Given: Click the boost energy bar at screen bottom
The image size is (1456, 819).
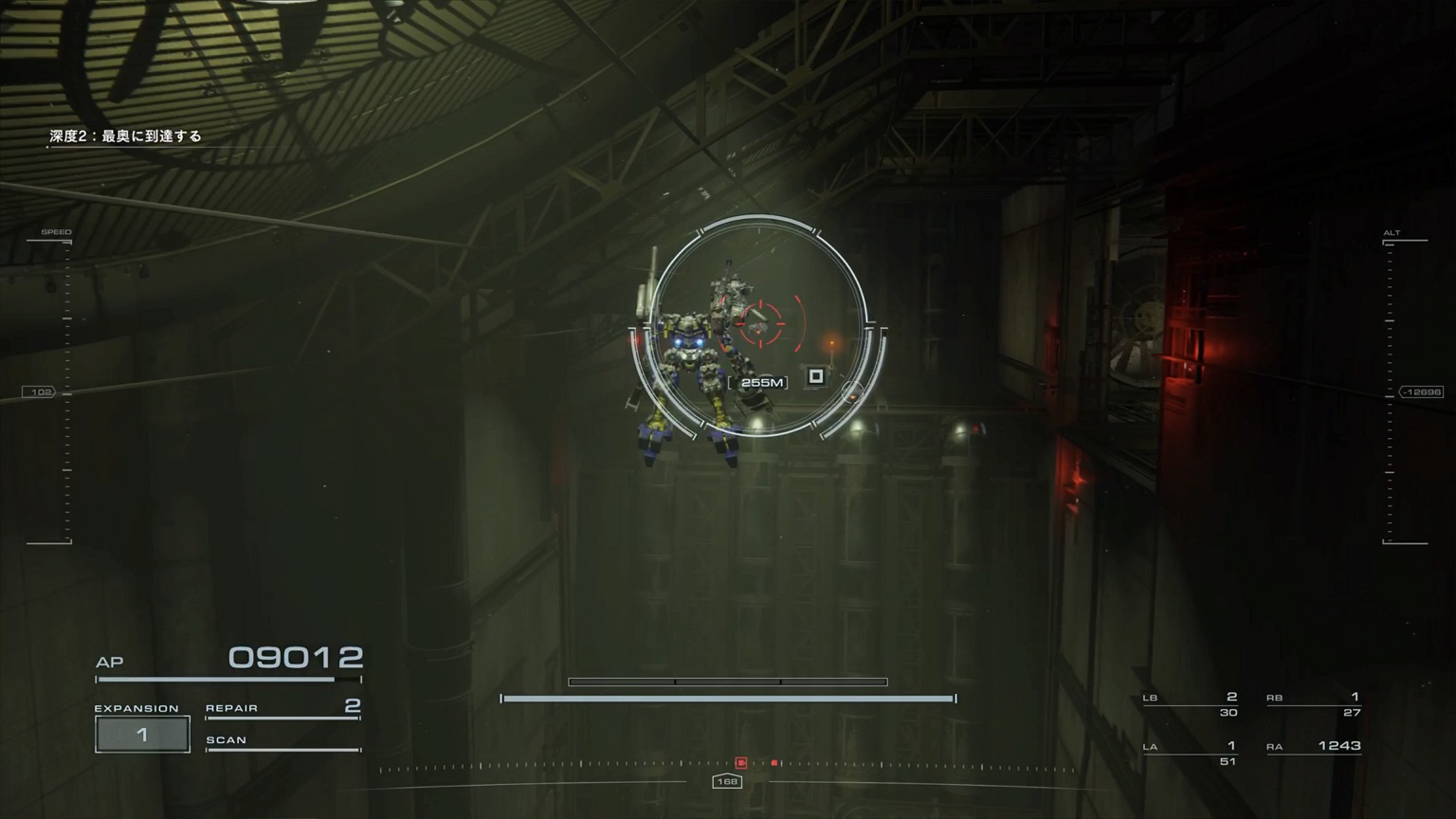Looking at the screenshot, I should coord(727,698).
